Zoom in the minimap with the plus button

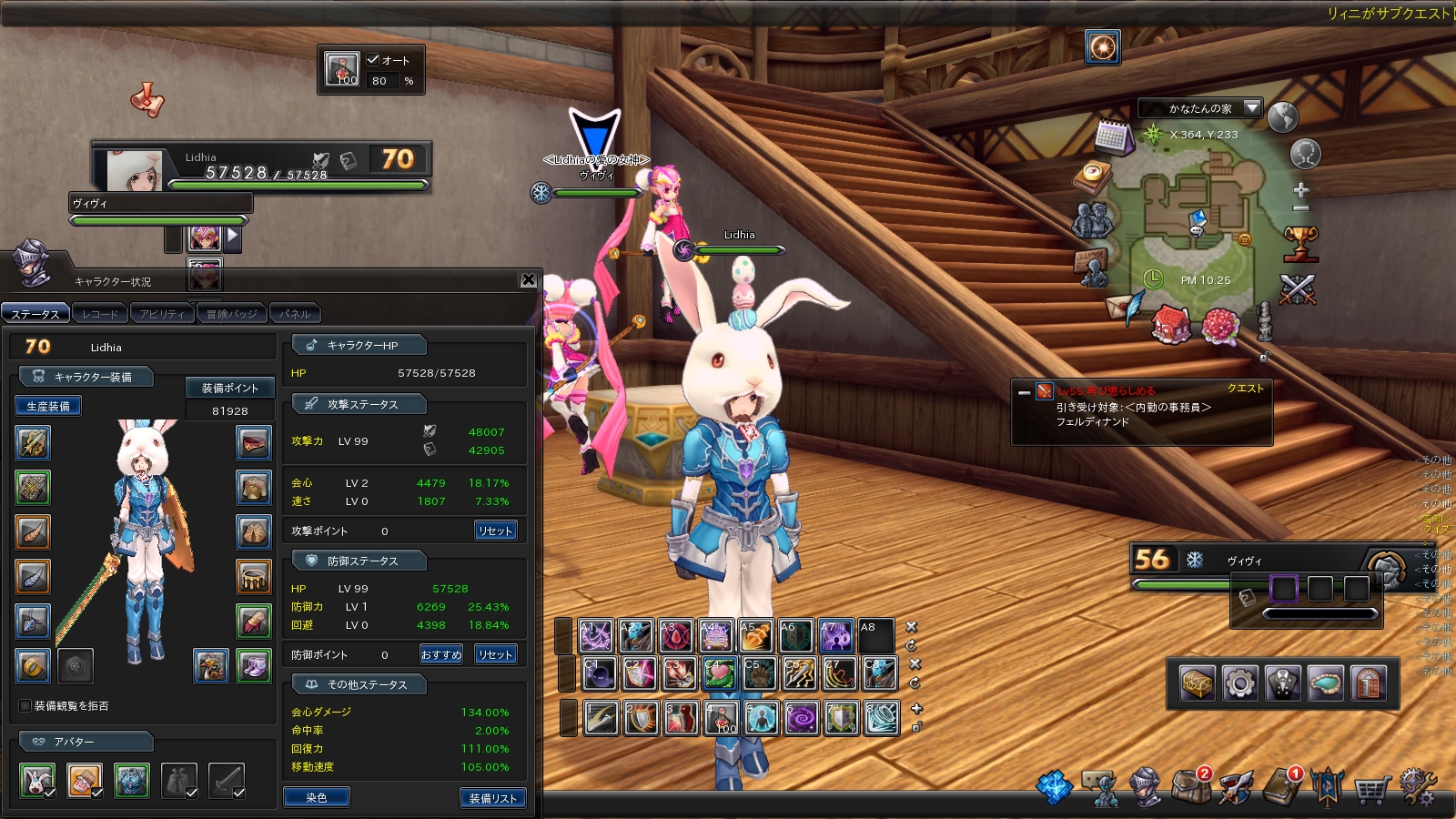click(1301, 189)
